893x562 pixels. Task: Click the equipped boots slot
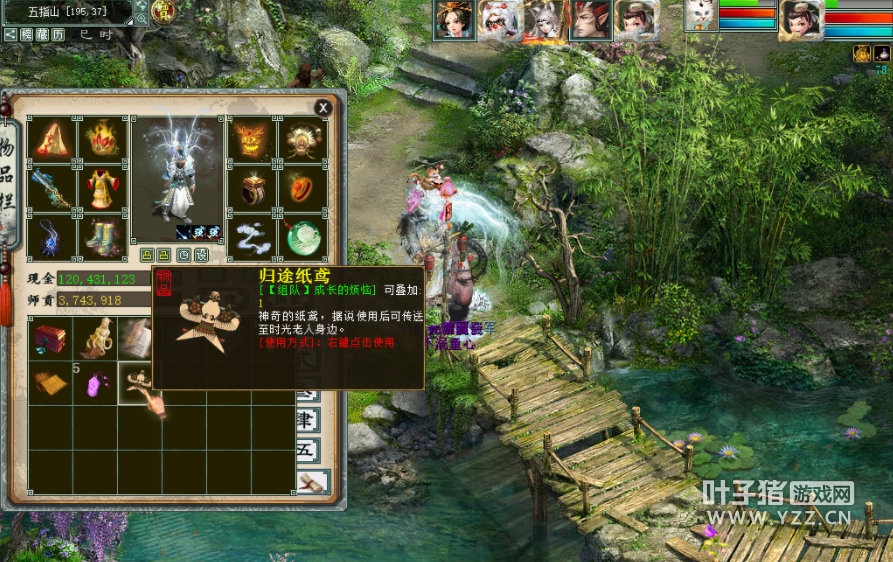click(x=102, y=237)
